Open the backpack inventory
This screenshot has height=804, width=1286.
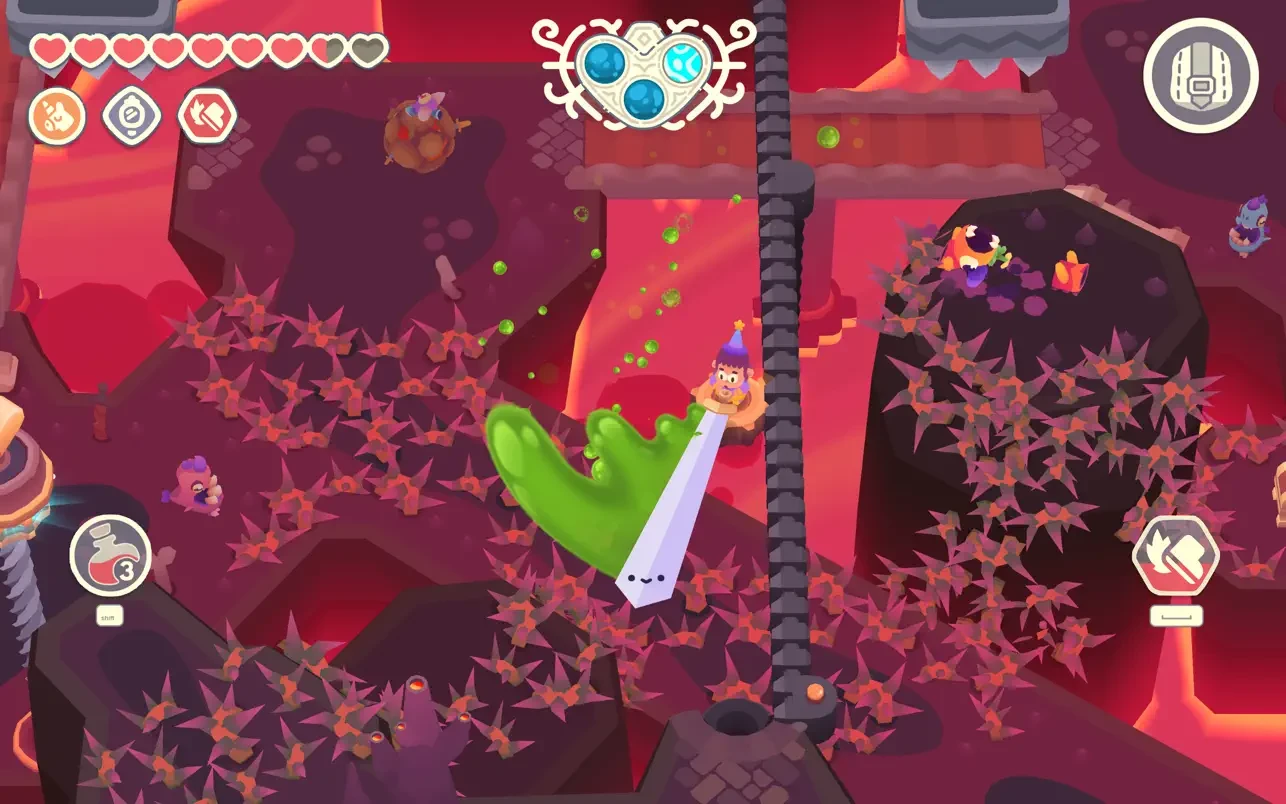pos(1200,75)
